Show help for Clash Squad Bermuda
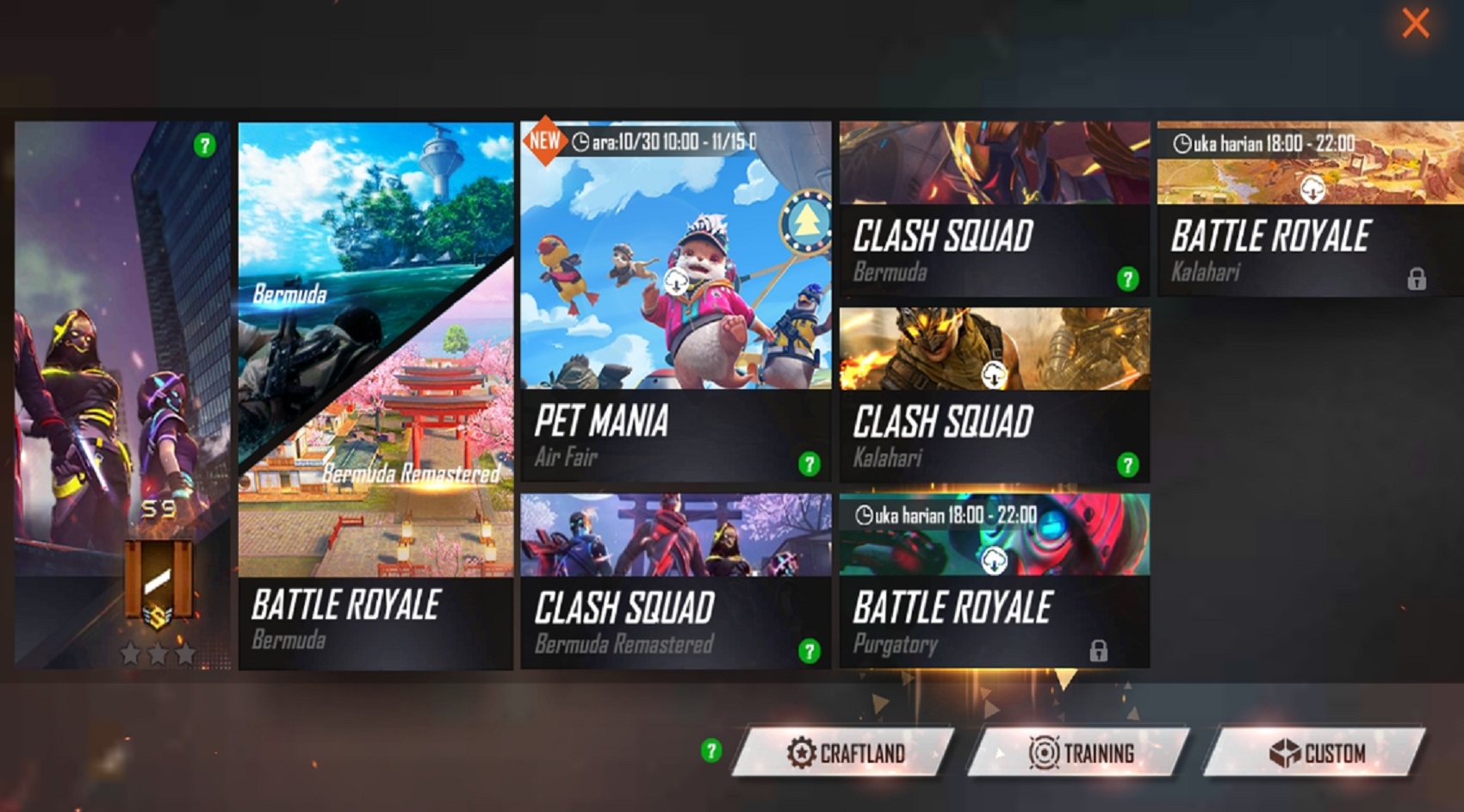Image resolution: width=1464 pixels, height=812 pixels. click(1127, 279)
